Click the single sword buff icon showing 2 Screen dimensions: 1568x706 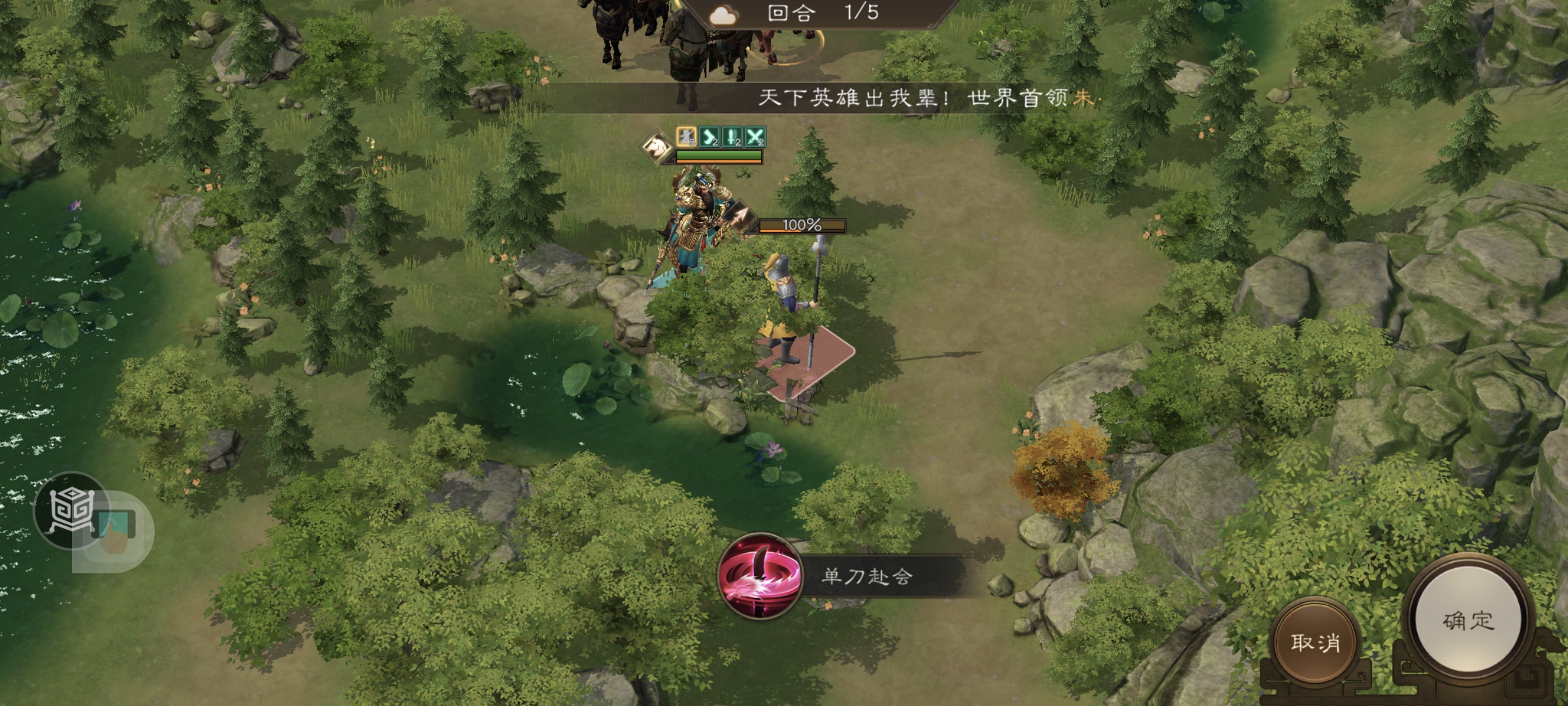coord(732,137)
